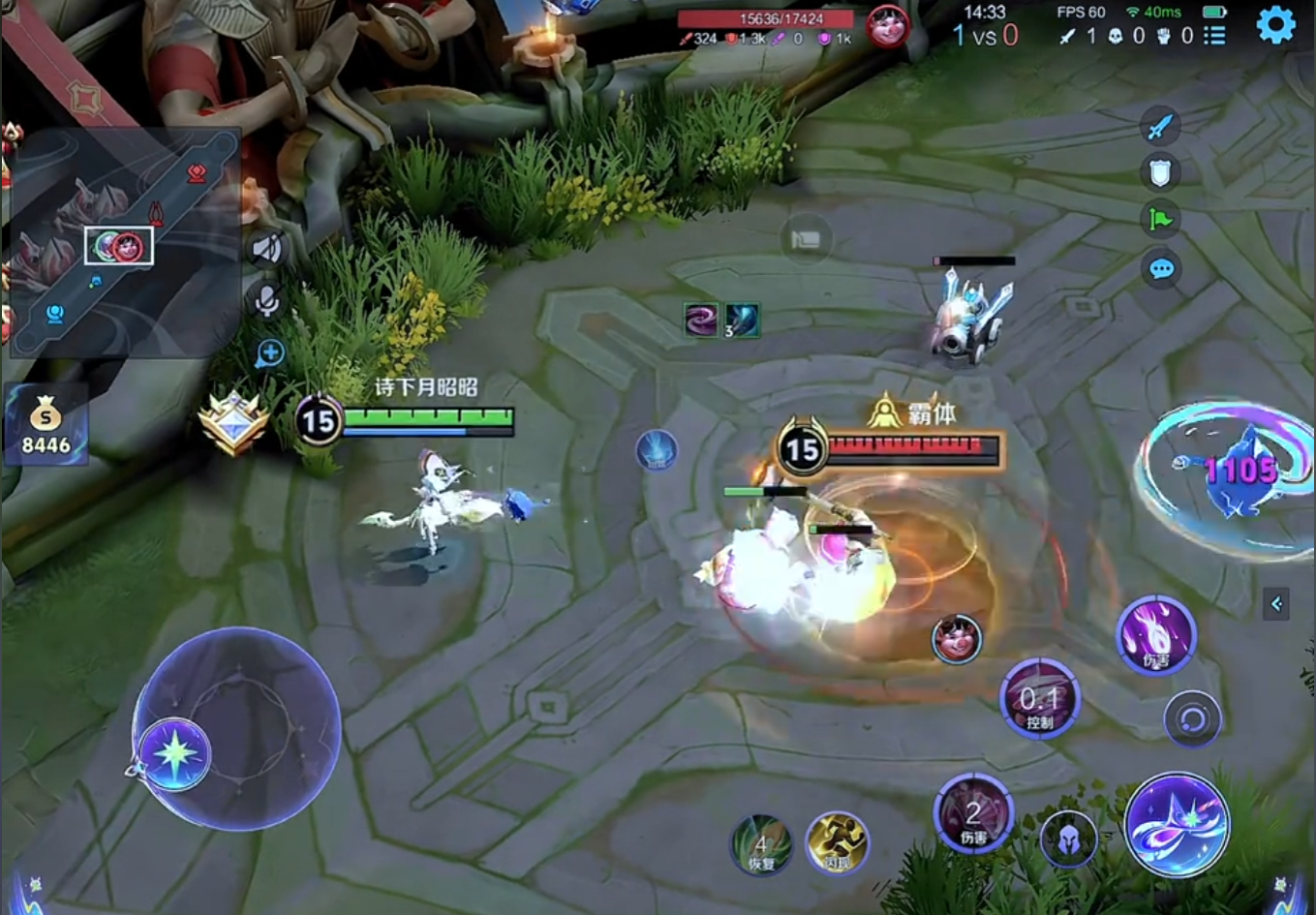1316x915 pixels.
Task: Open the settings gear menu
Action: pyautogui.click(x=1275, y=25)
